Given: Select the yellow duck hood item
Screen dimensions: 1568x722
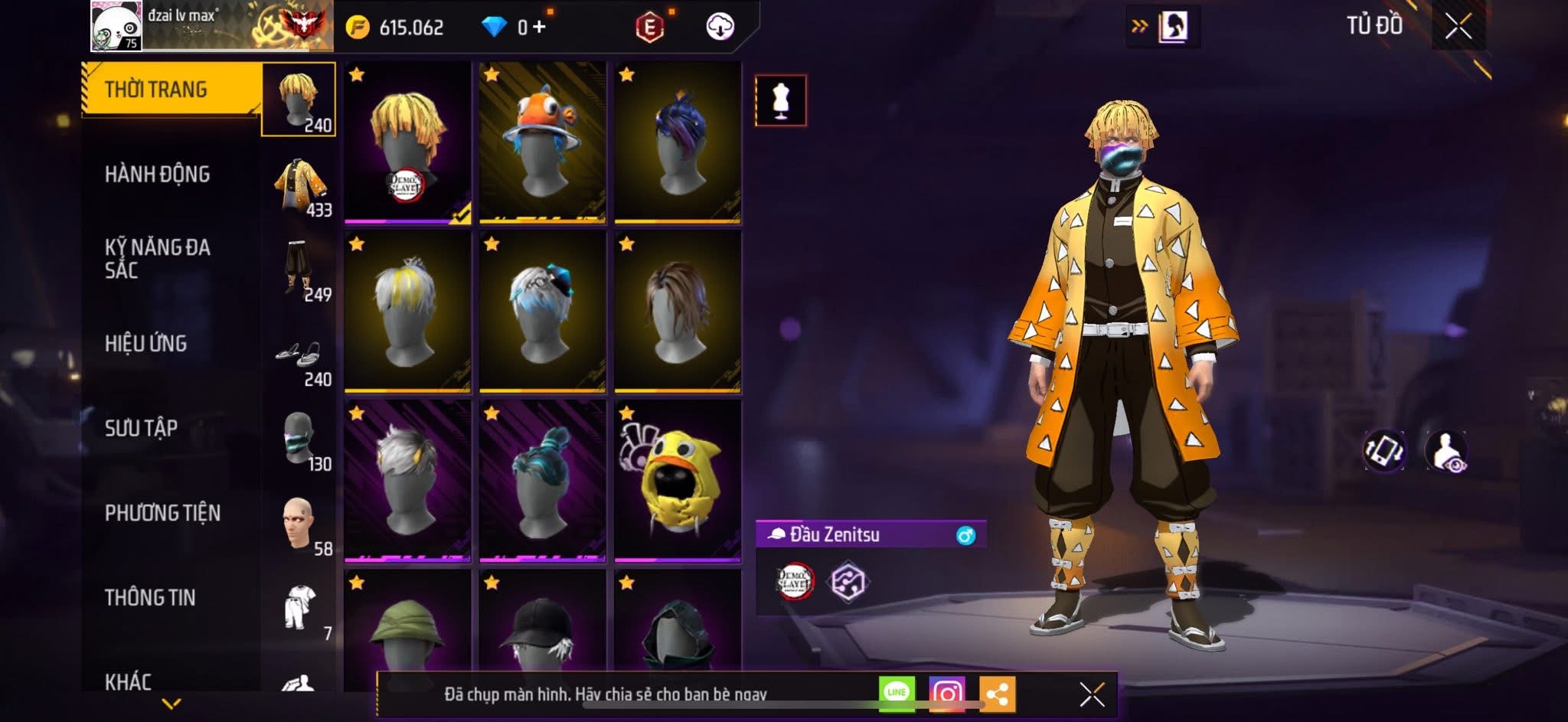Looking at the screenshot, I should 678,480.
